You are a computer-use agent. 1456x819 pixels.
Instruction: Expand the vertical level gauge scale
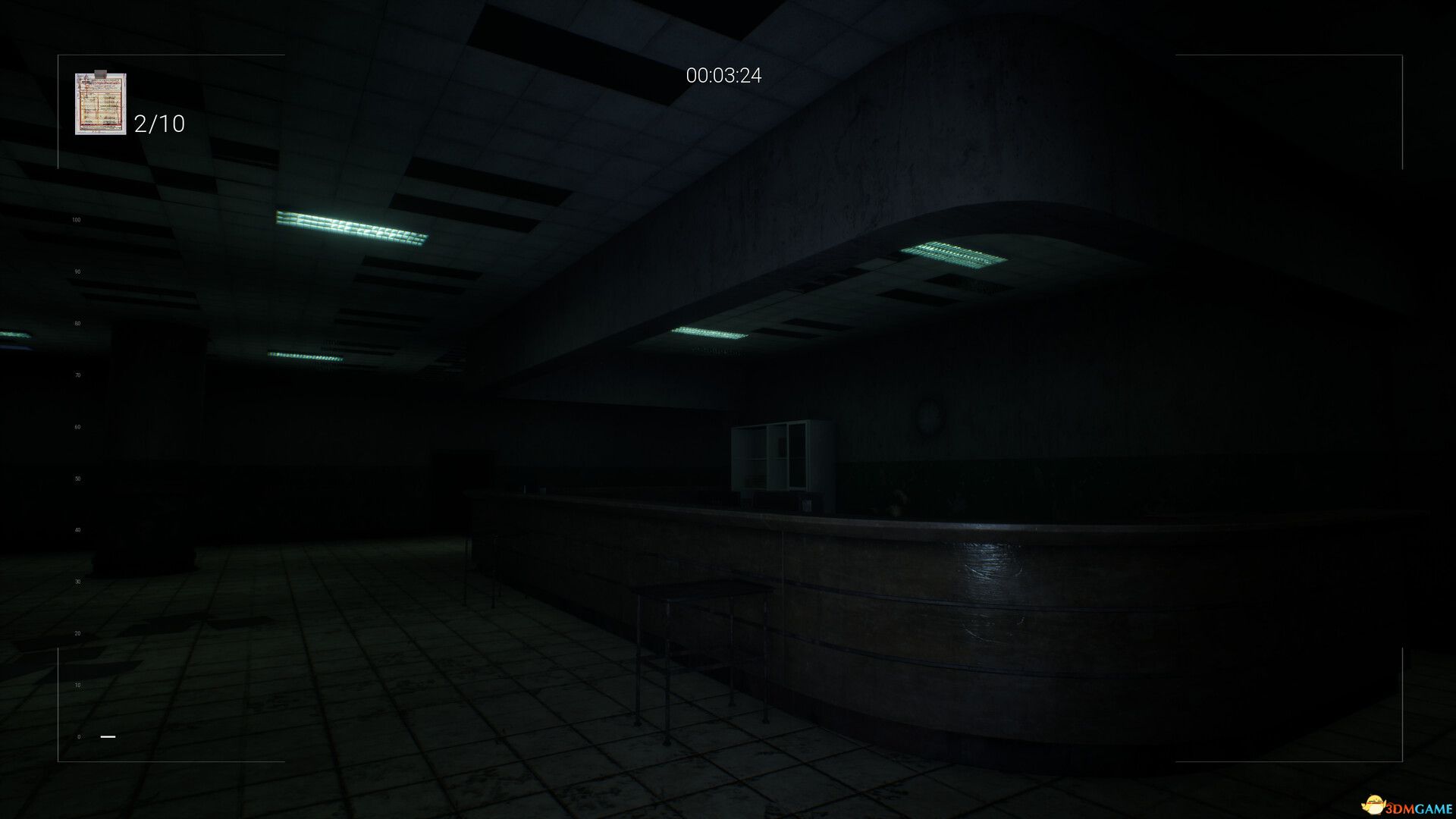76,478
